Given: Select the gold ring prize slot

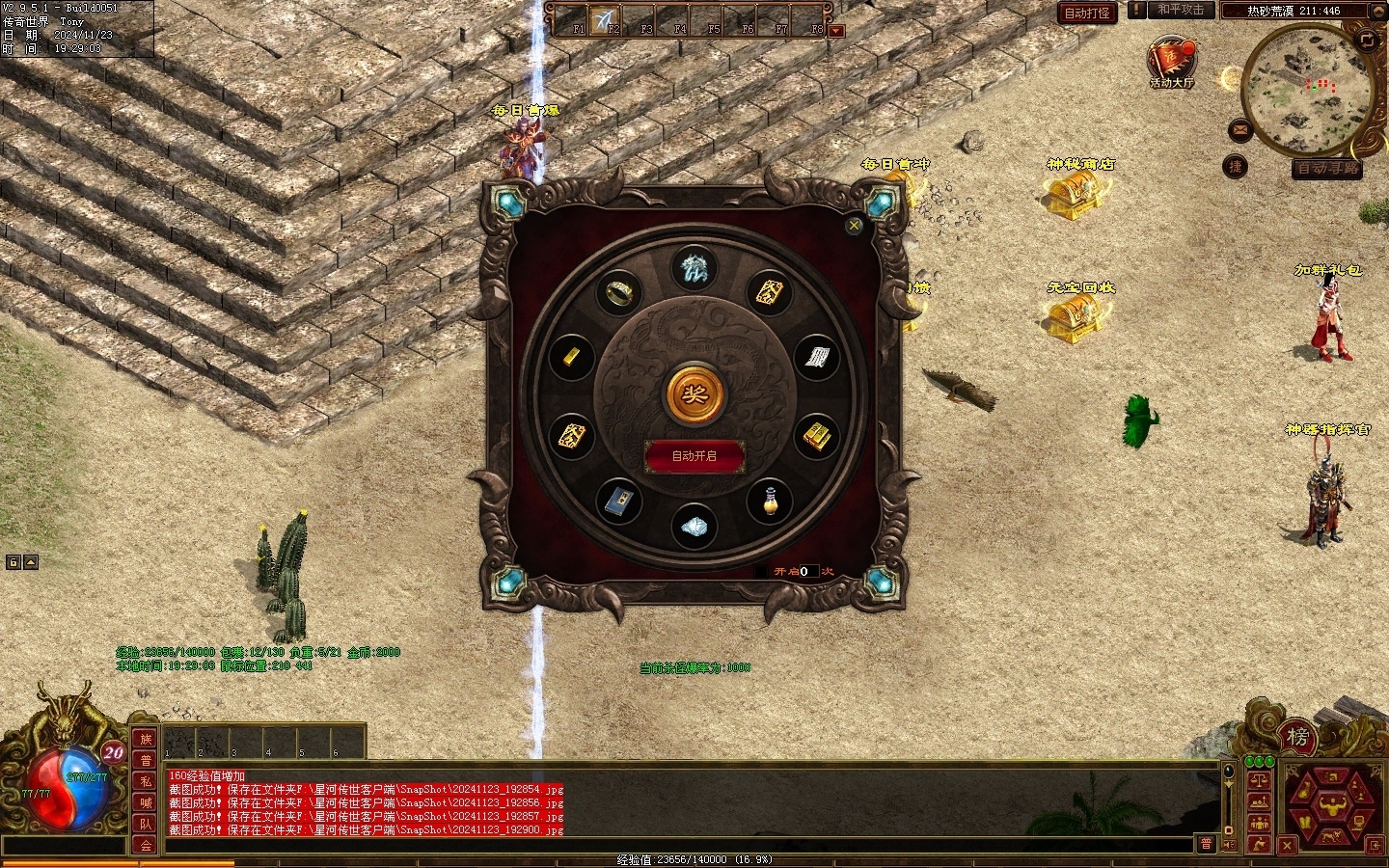Looking at the screenshot, I should (x=619, y=290).
